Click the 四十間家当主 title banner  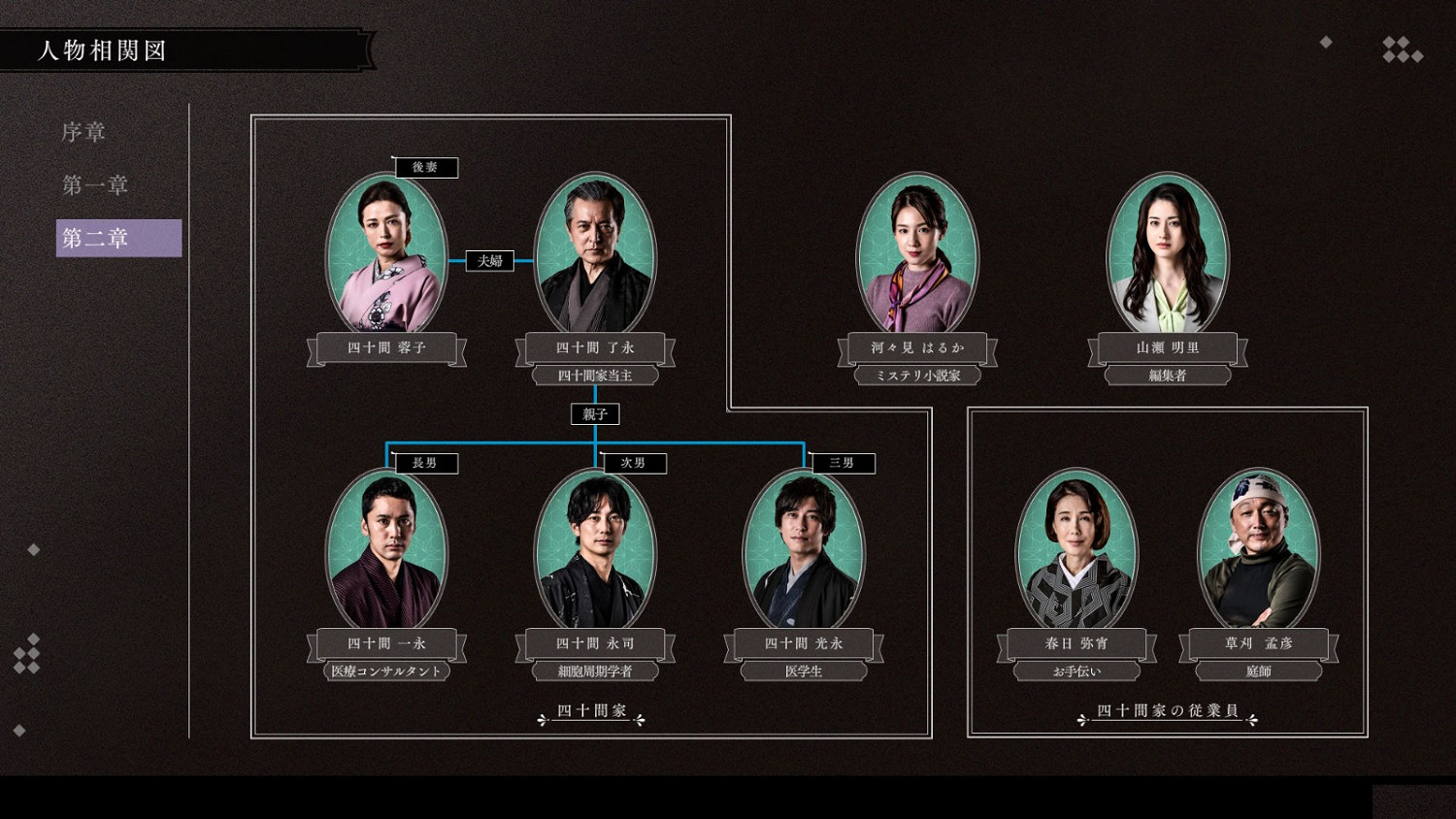[595, 376]
